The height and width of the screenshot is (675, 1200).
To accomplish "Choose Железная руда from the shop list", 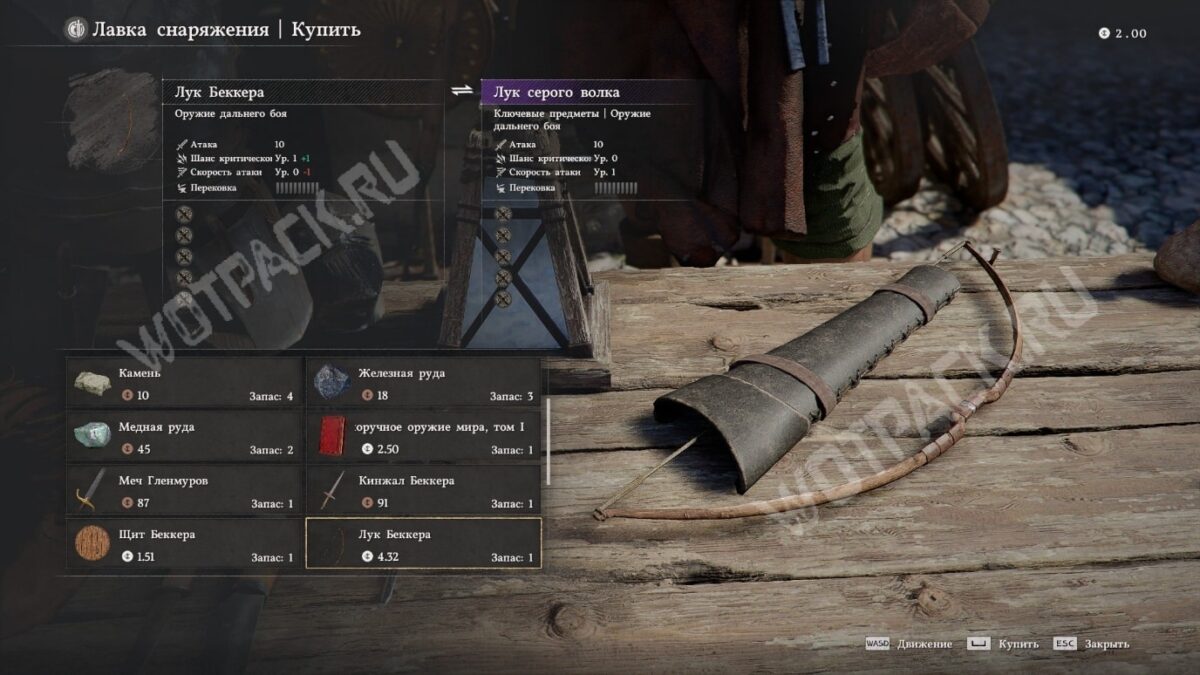I will click(423, 383).
